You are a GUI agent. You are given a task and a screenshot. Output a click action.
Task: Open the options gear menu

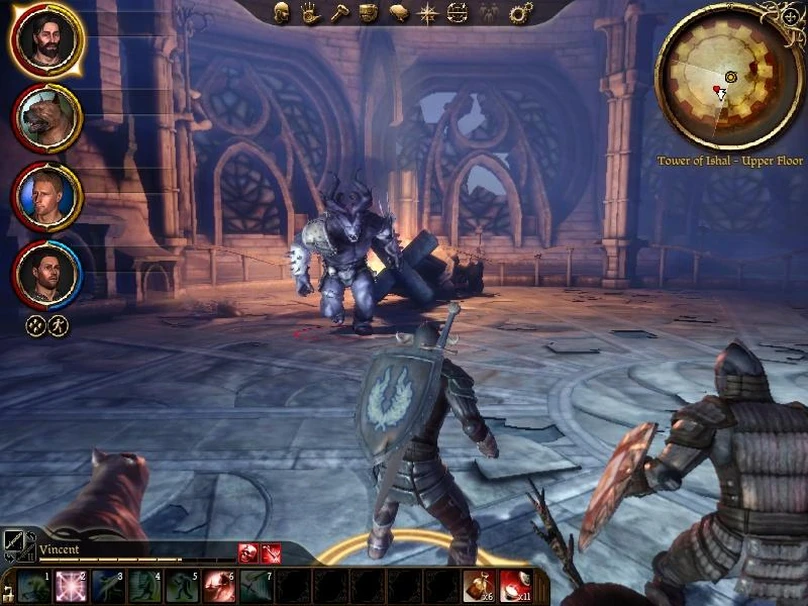[521, 13]
